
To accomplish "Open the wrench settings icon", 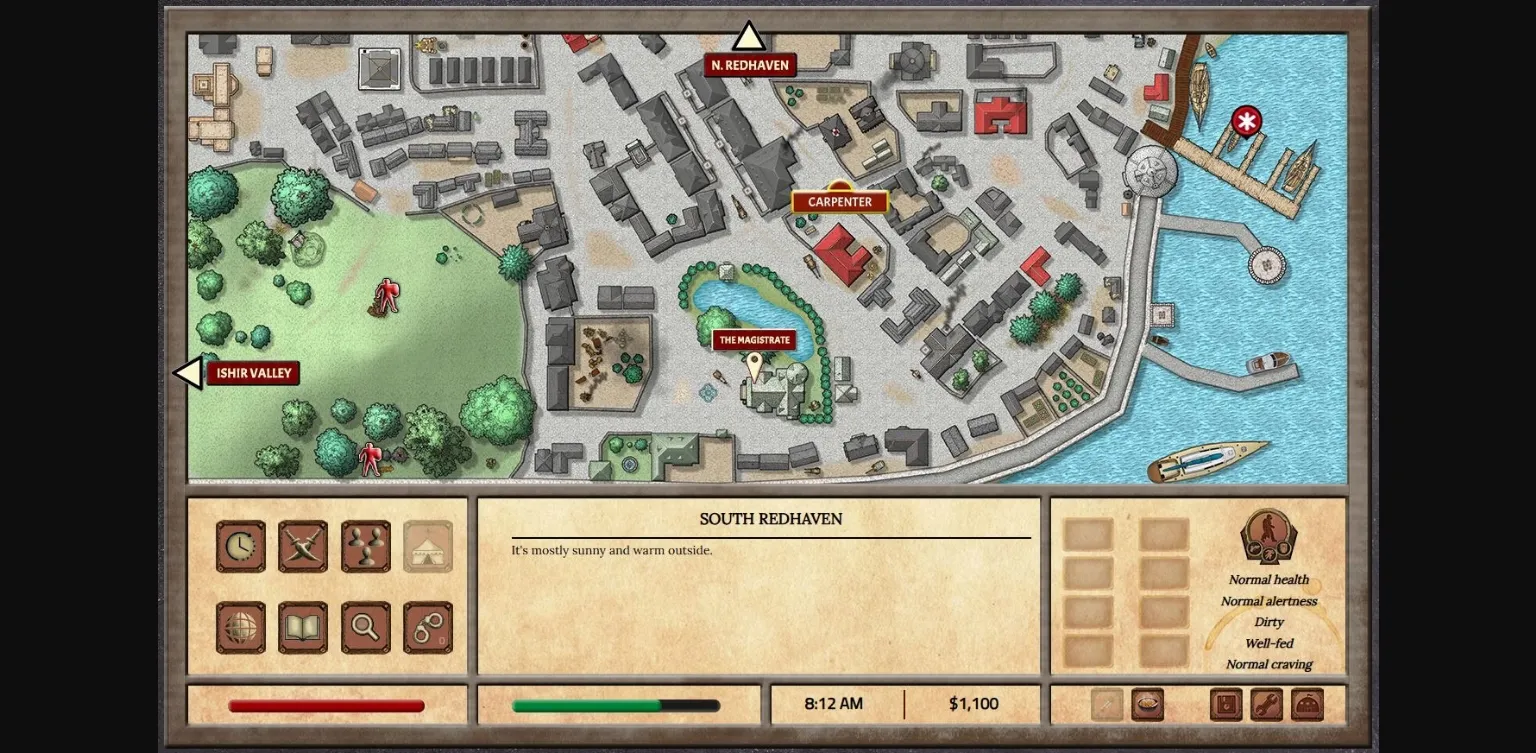I will coord(1266,704).
